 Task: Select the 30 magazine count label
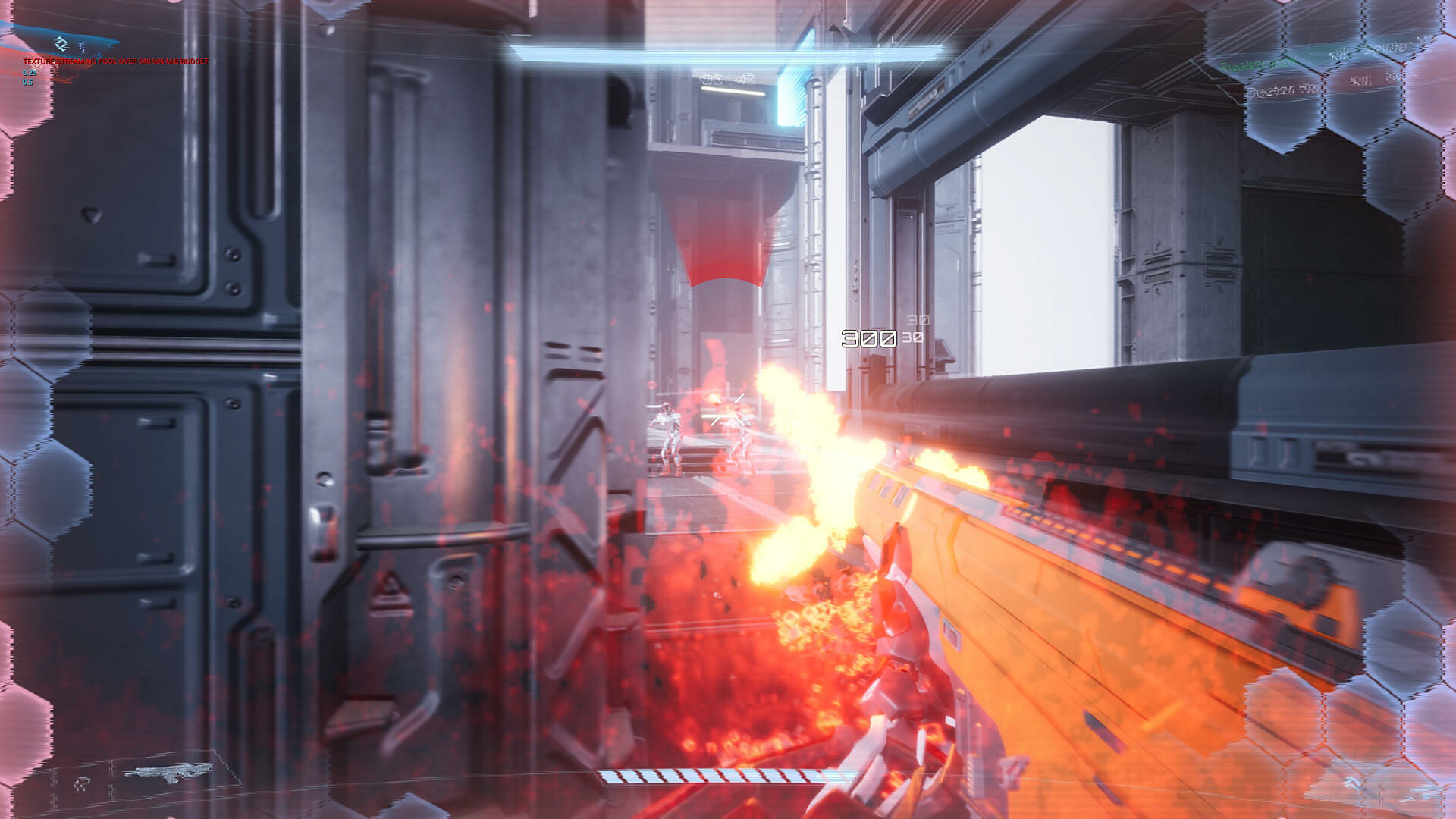(914, 339)
